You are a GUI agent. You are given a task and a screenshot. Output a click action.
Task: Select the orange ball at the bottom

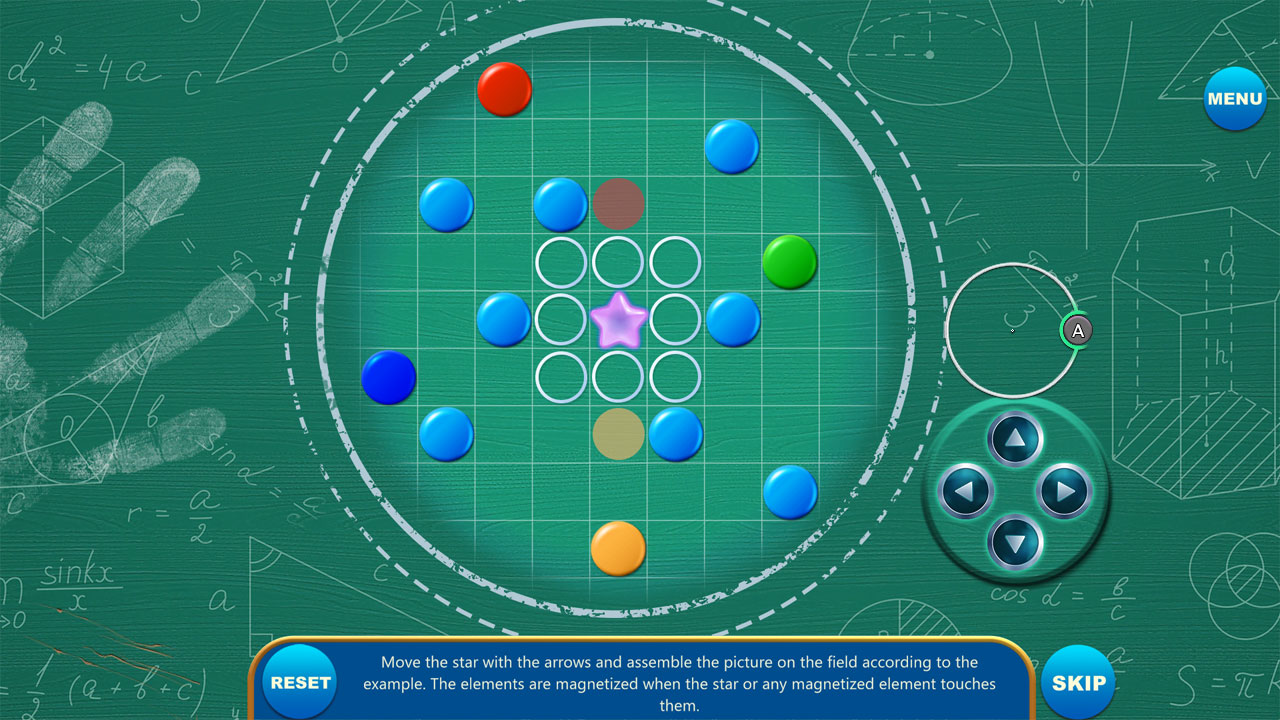click(x=619, y=549)
